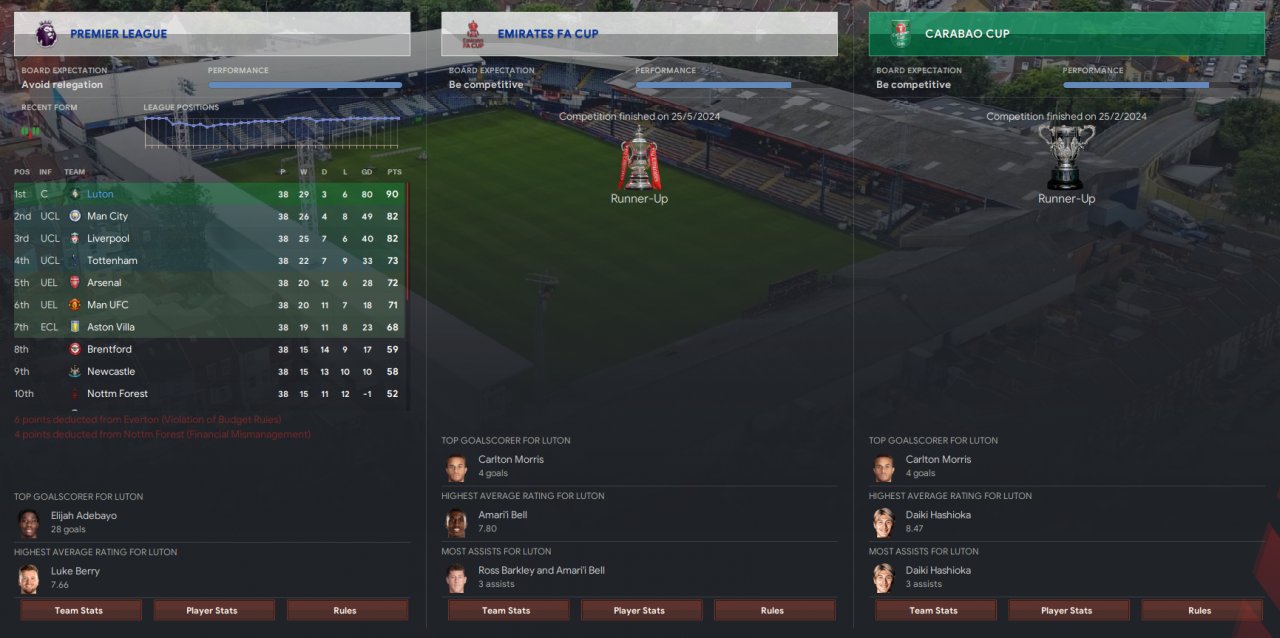View Luke Berry's player profile
The height and width of the screenshot is (638, 1280).
[75, 571]
